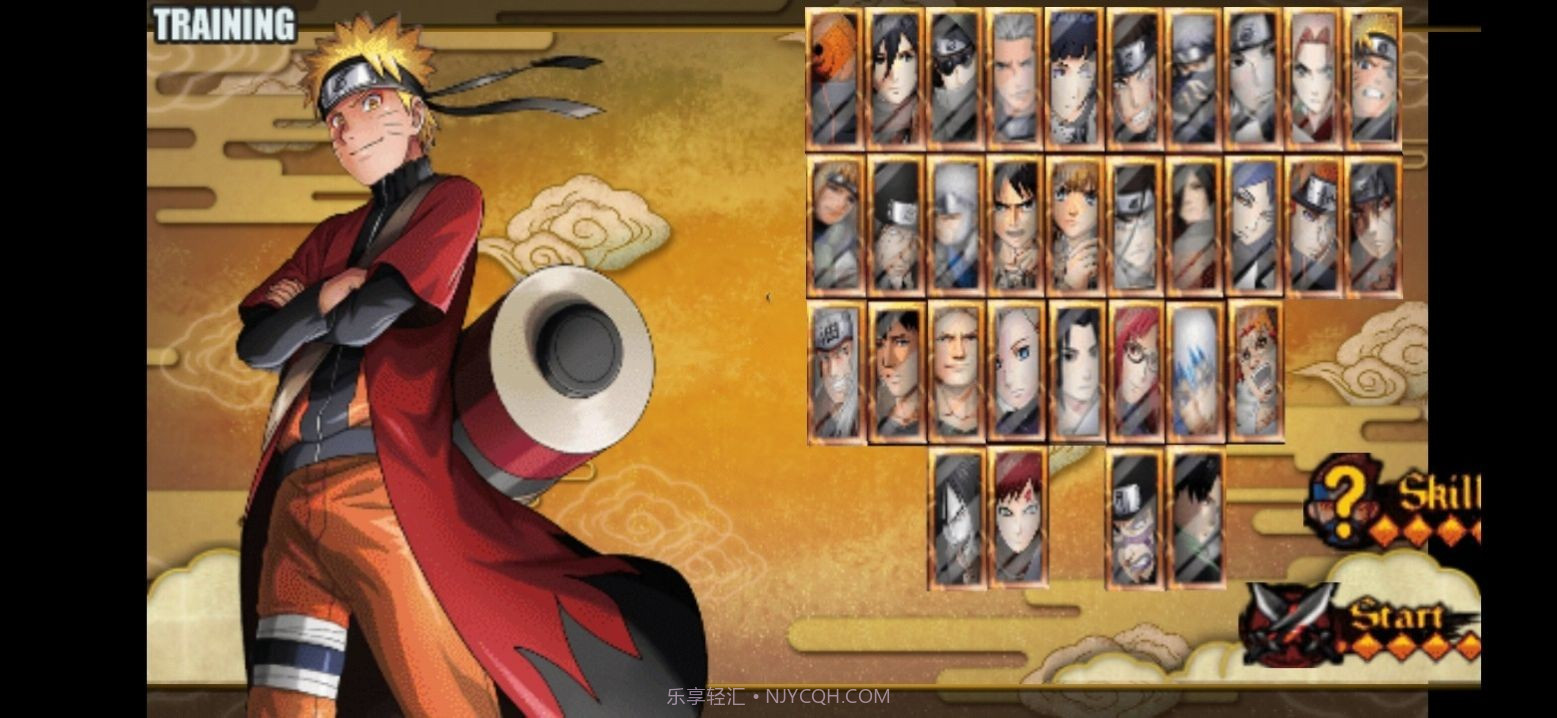Select the orange-haired Pain portrait with headband
Viewport: 1557px width, 718px height.
(1314, 227)
